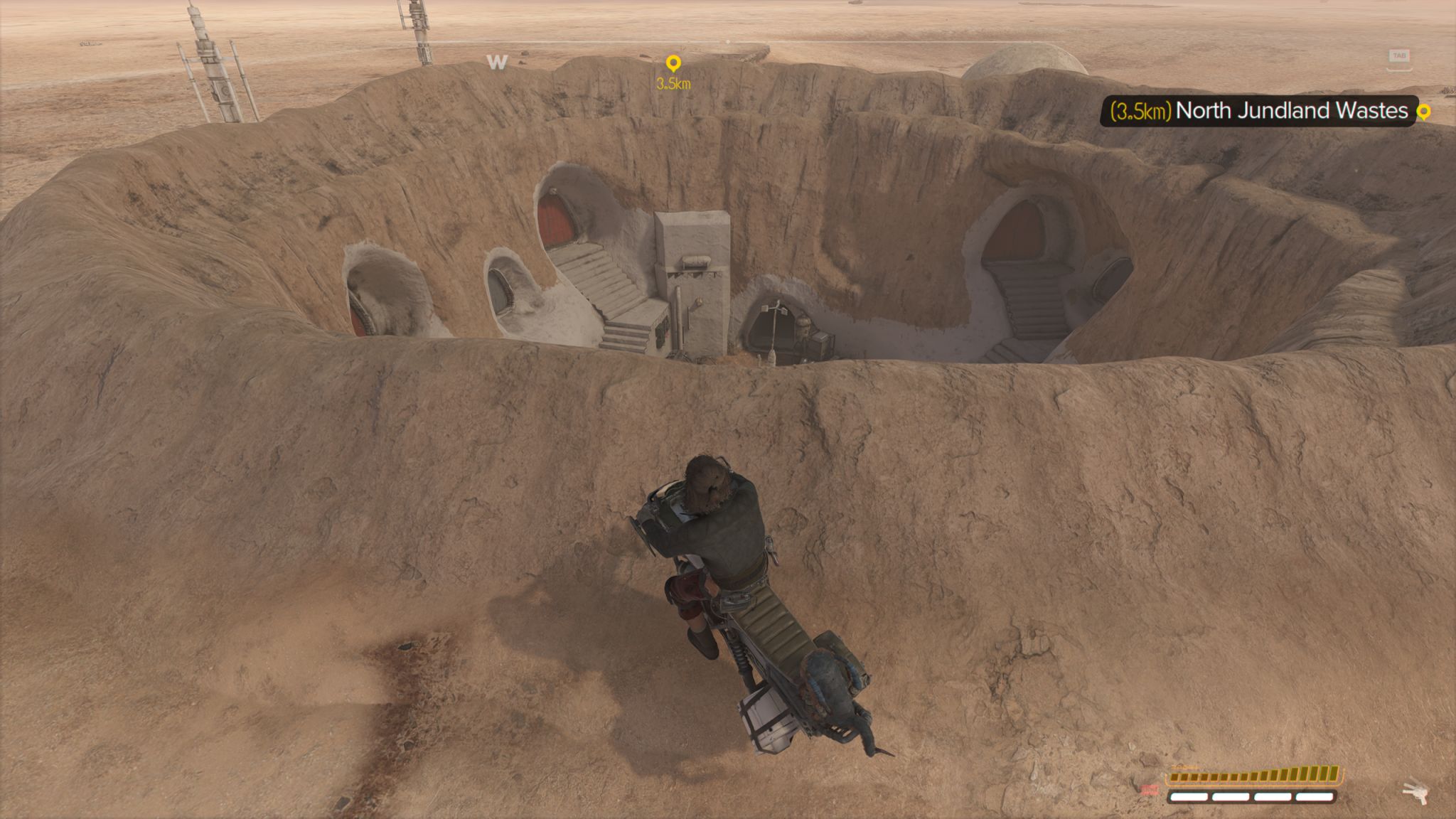Click the yellow waypoint marker on the compass

click(x=673, y=65)
